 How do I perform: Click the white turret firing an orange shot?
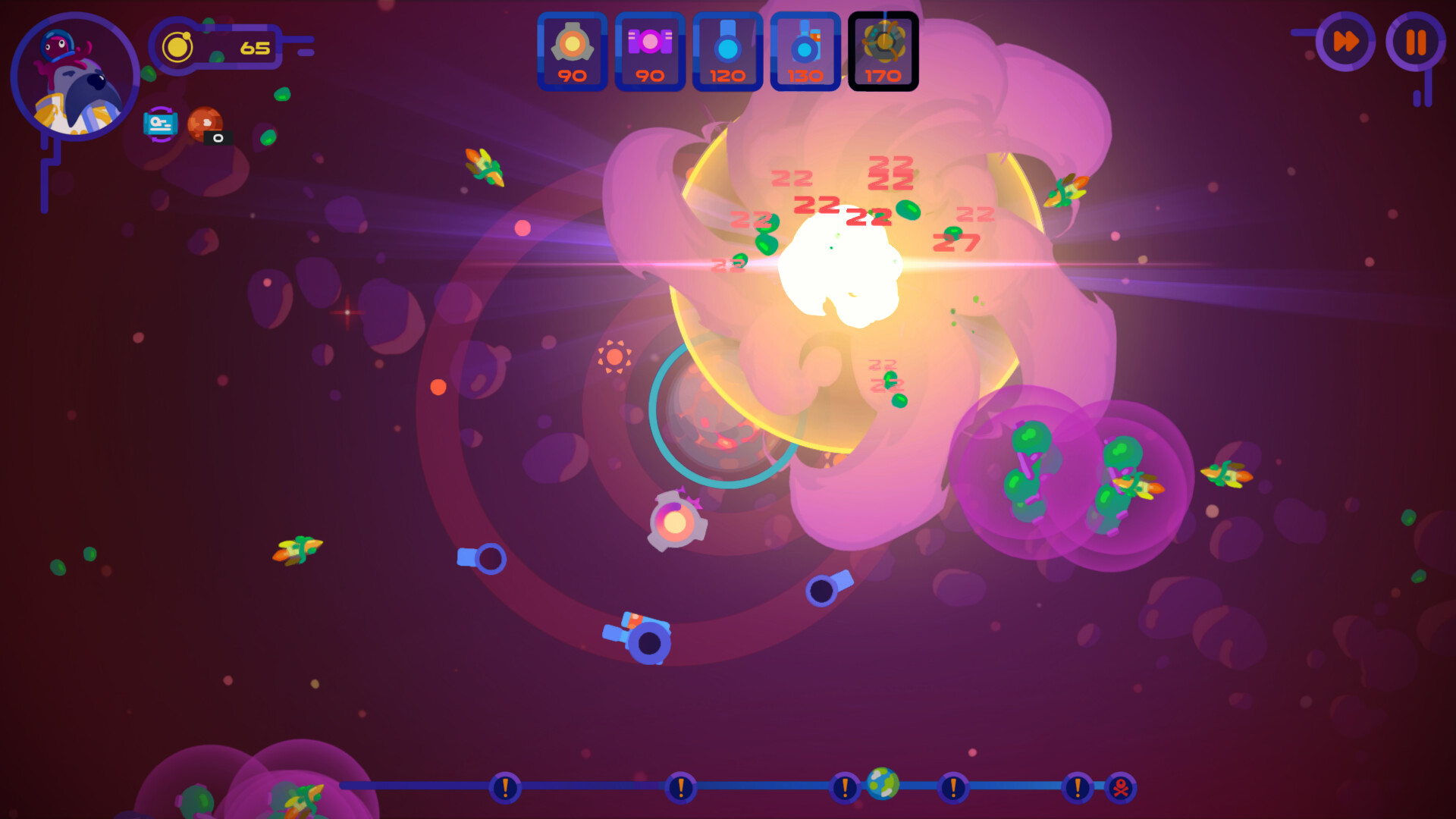(x=675, y=523)
